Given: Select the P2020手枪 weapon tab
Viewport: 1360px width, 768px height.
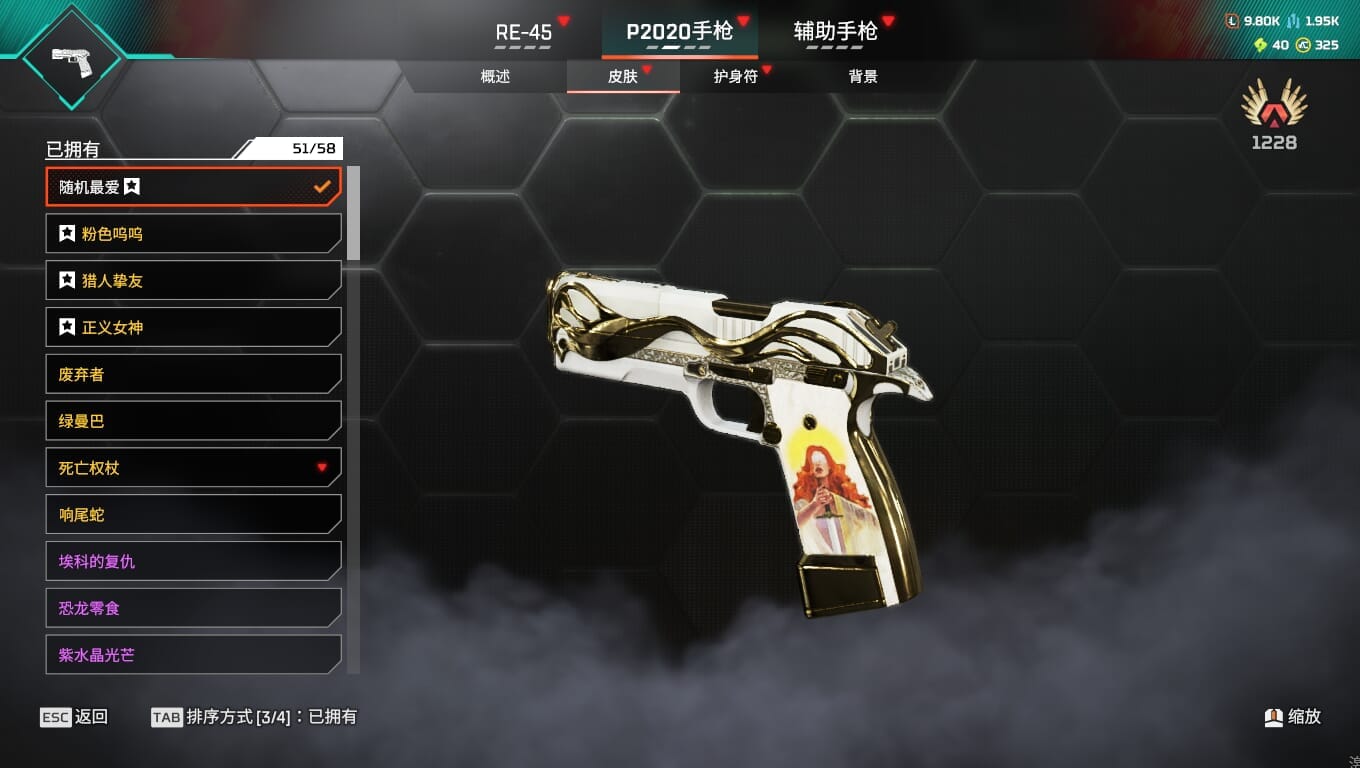Looking at the screenshot, I should click(679, 32).
